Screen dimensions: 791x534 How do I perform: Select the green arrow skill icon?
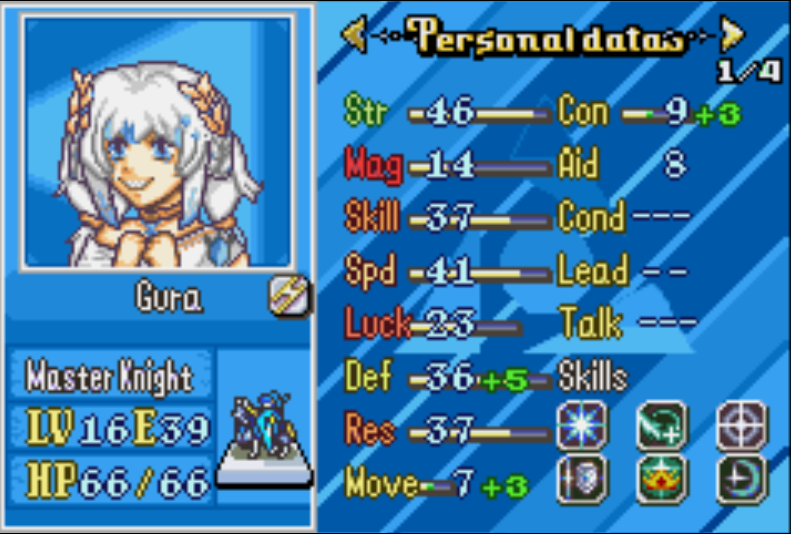(x=661, y=427)
